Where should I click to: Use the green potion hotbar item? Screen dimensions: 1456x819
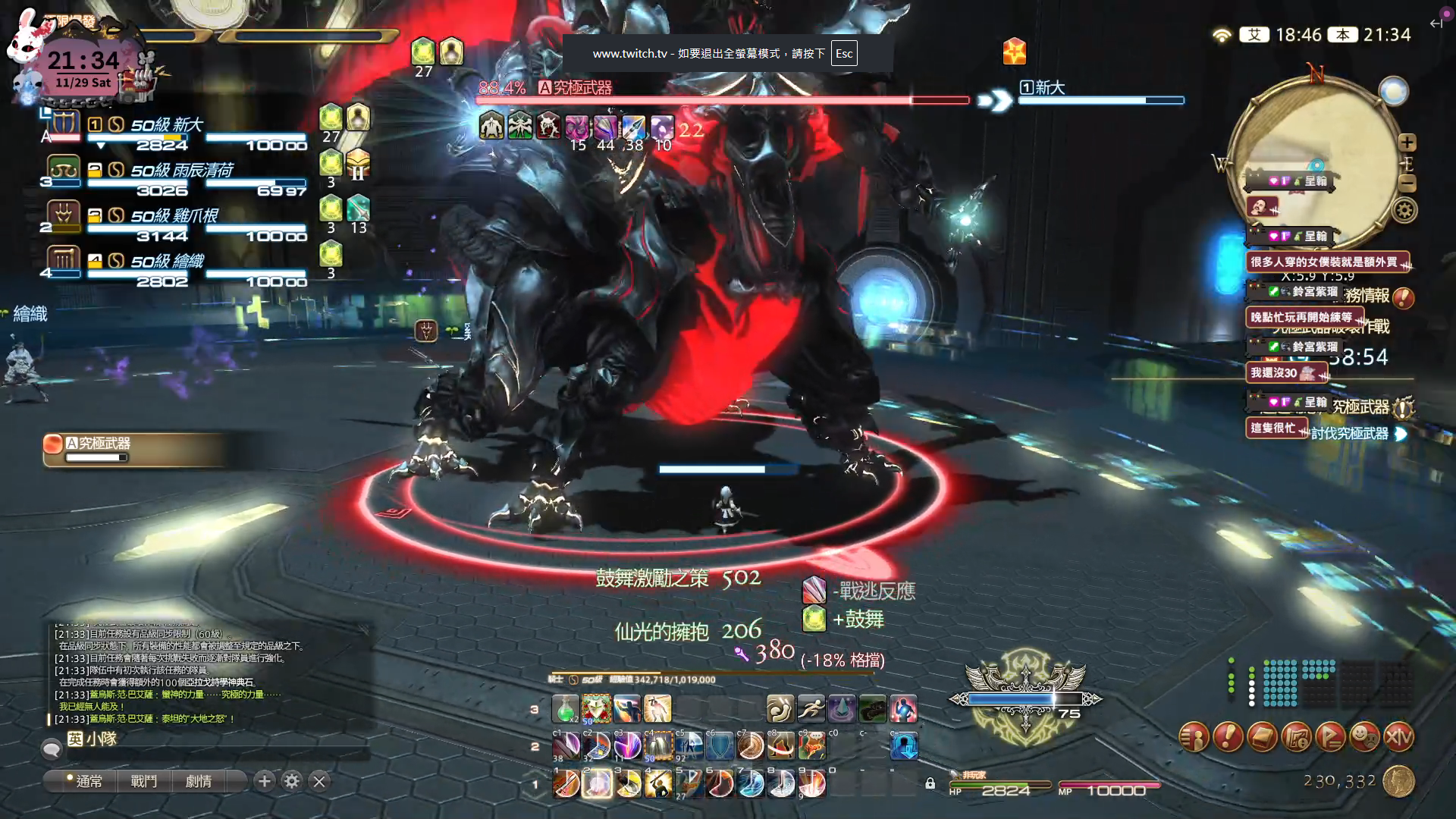[x=565, y=709]
